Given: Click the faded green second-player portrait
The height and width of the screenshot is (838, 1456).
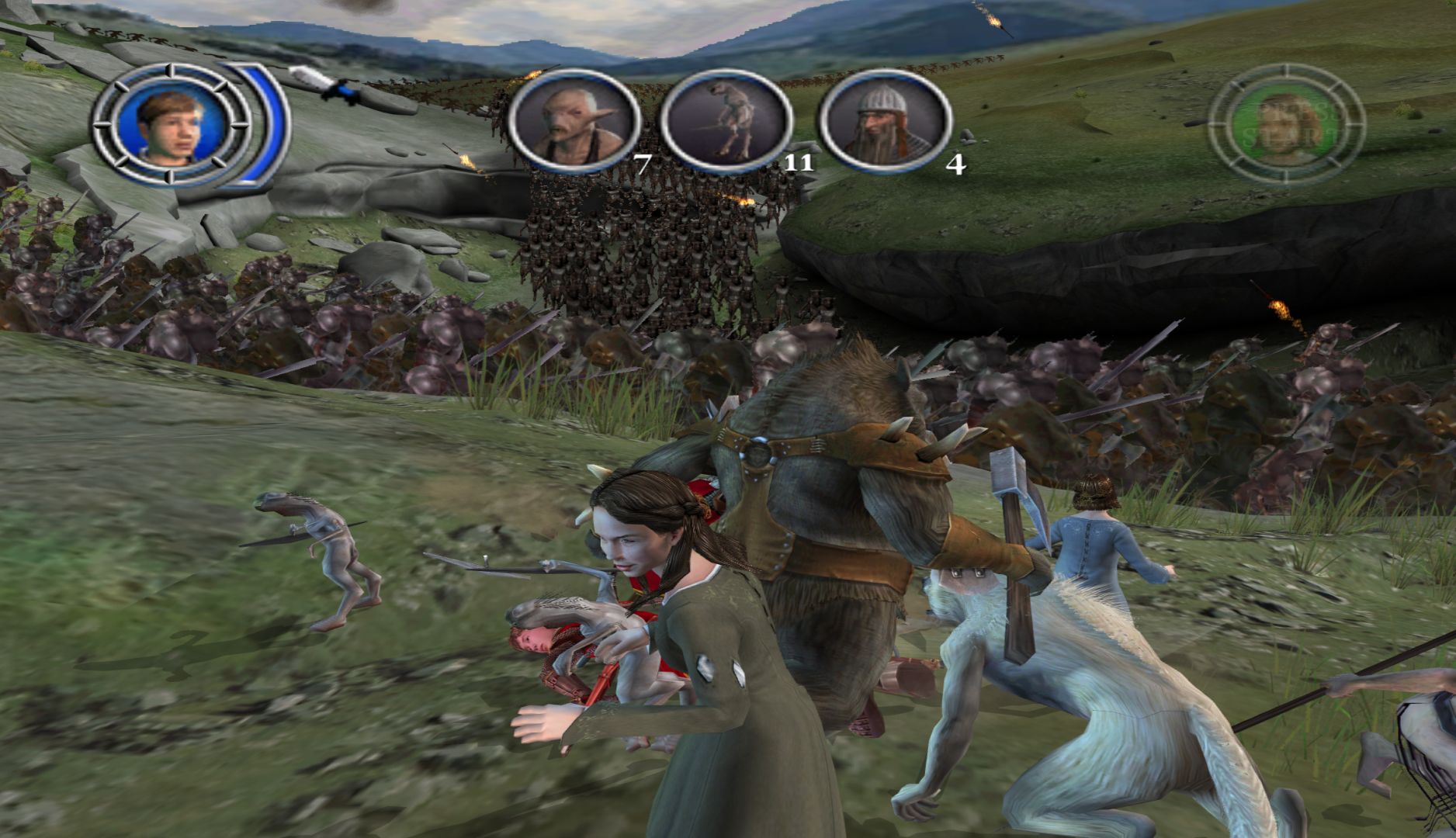Looking at the screenshot, I should (1286, 126).
